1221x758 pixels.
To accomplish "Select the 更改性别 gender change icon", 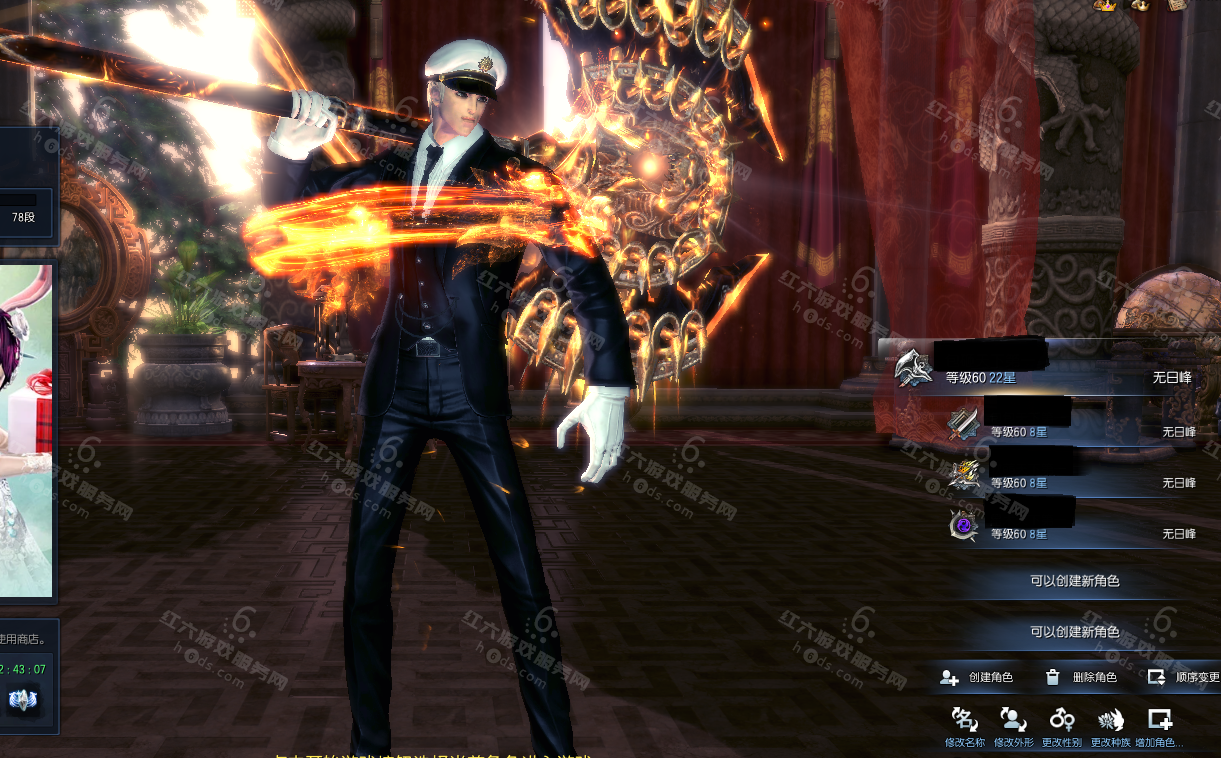I will pos(1062,726).
